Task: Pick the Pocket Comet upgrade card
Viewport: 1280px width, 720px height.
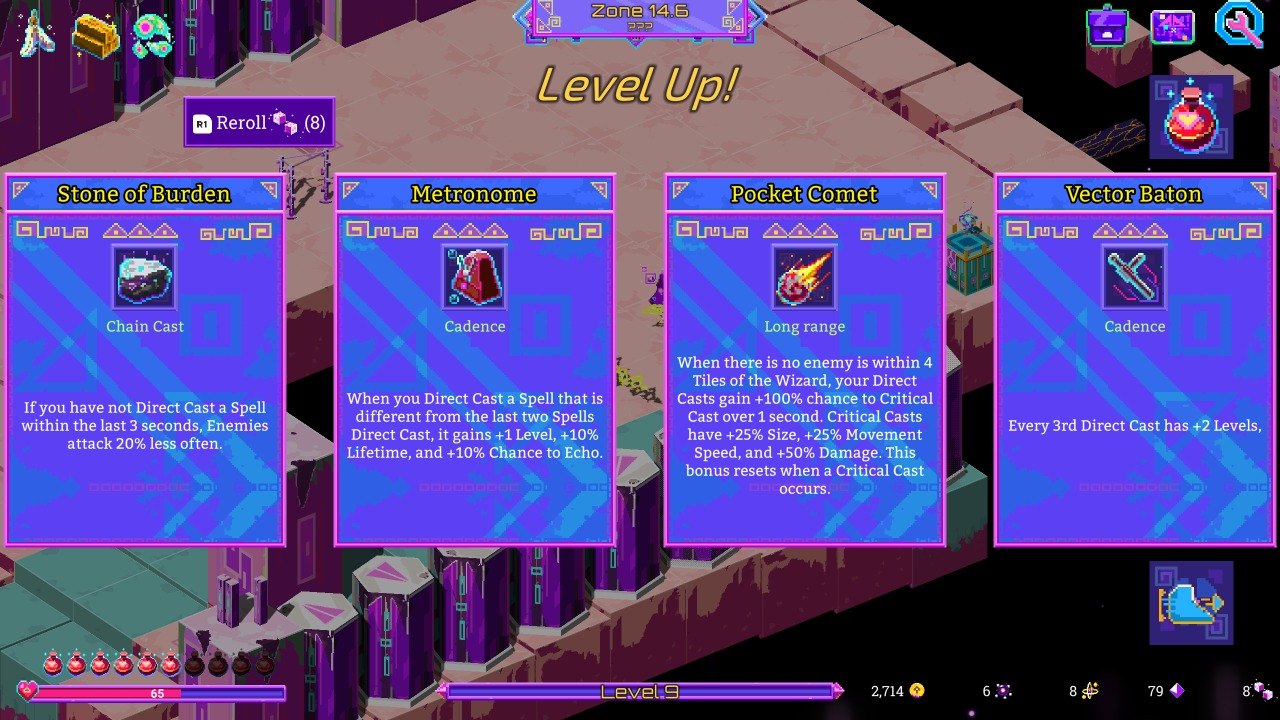Action: click(805, 360)
